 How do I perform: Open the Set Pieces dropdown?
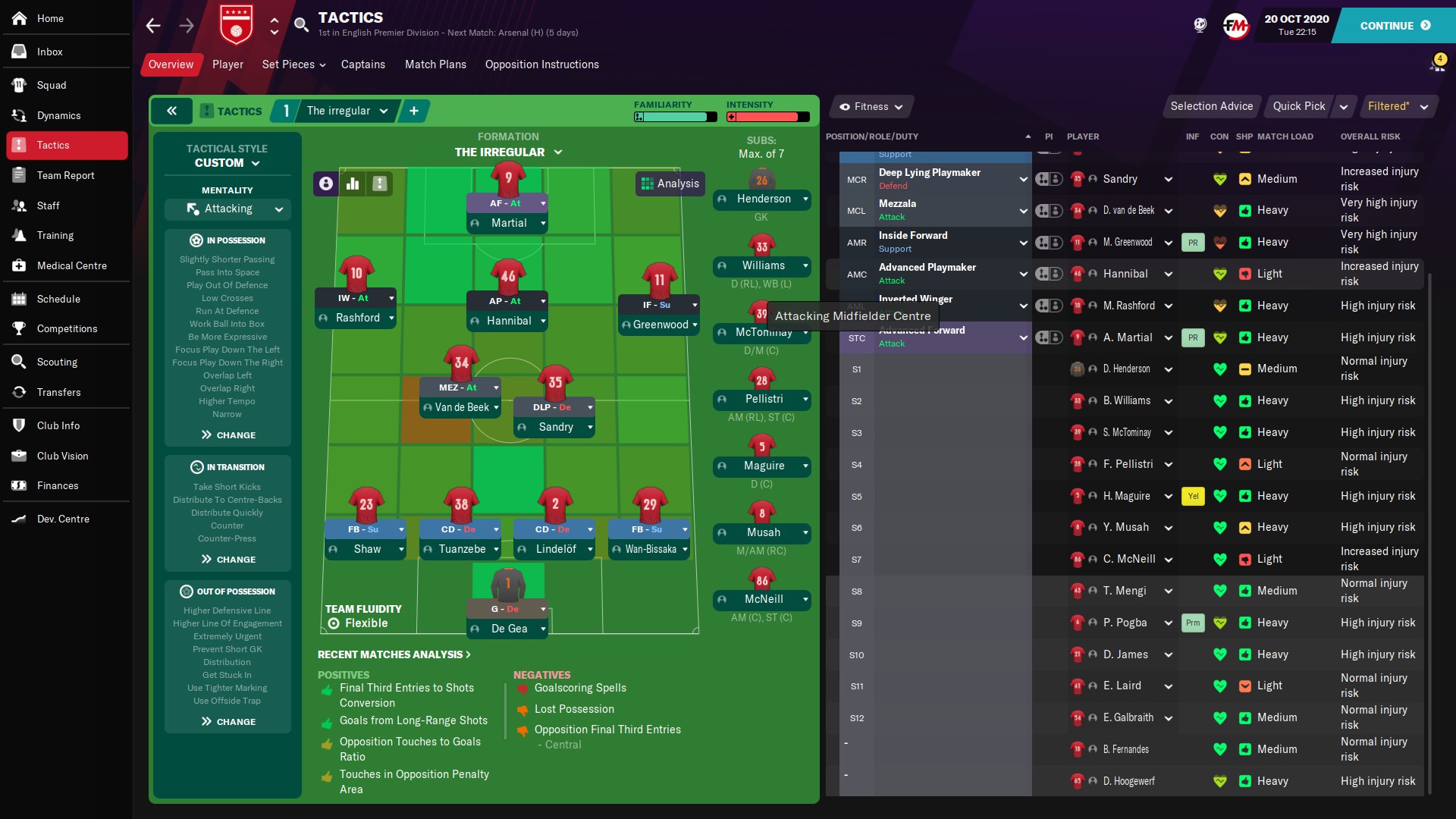point(293,64)
